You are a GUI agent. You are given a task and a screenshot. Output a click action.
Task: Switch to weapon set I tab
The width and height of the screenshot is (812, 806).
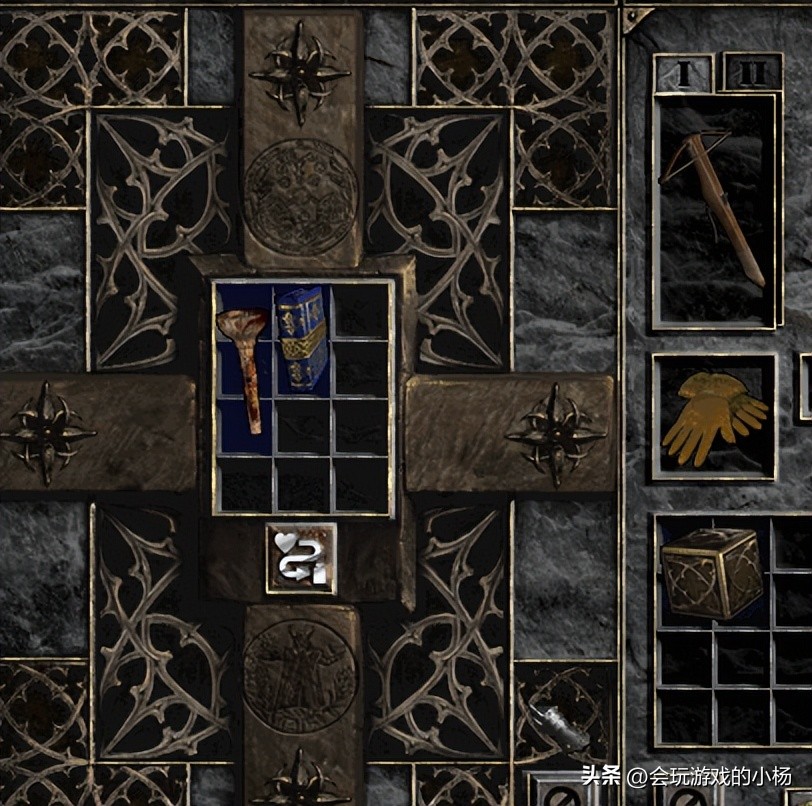point(684,73)
